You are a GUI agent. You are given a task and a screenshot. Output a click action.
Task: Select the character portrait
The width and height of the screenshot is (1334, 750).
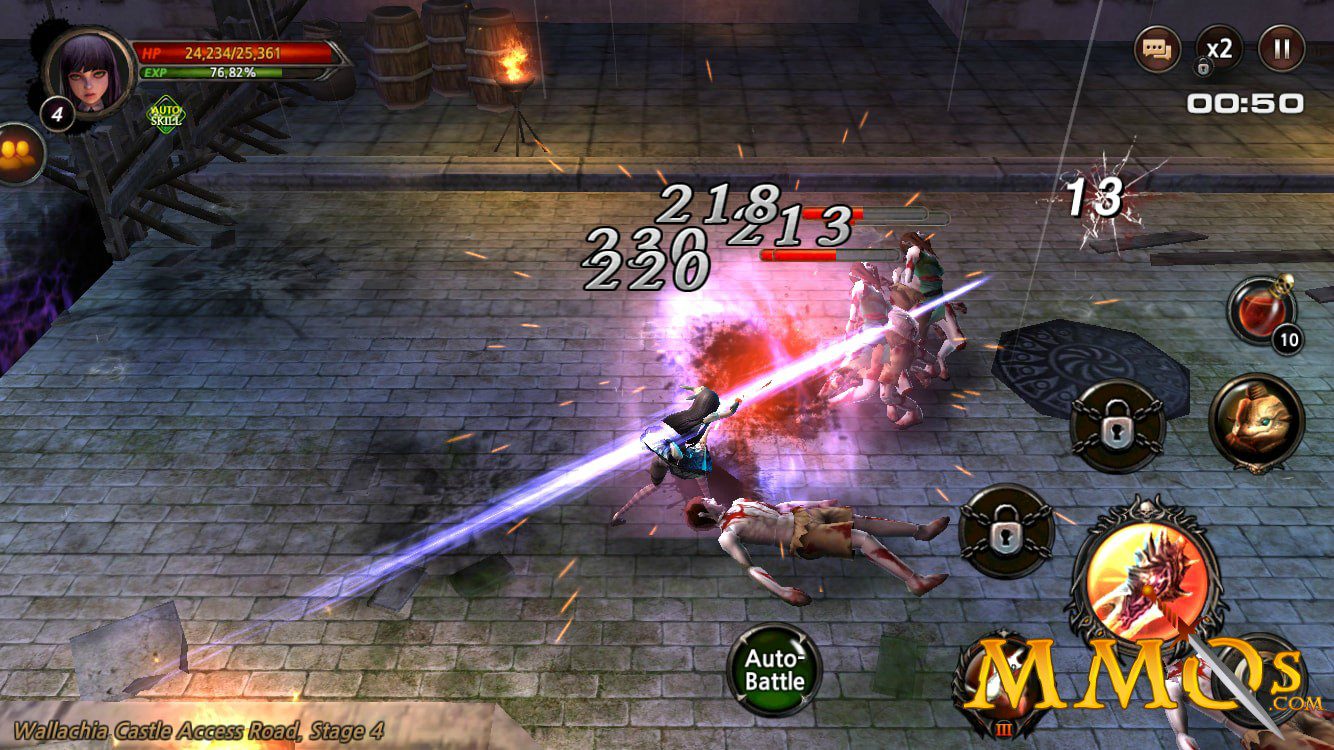point(88,70)
